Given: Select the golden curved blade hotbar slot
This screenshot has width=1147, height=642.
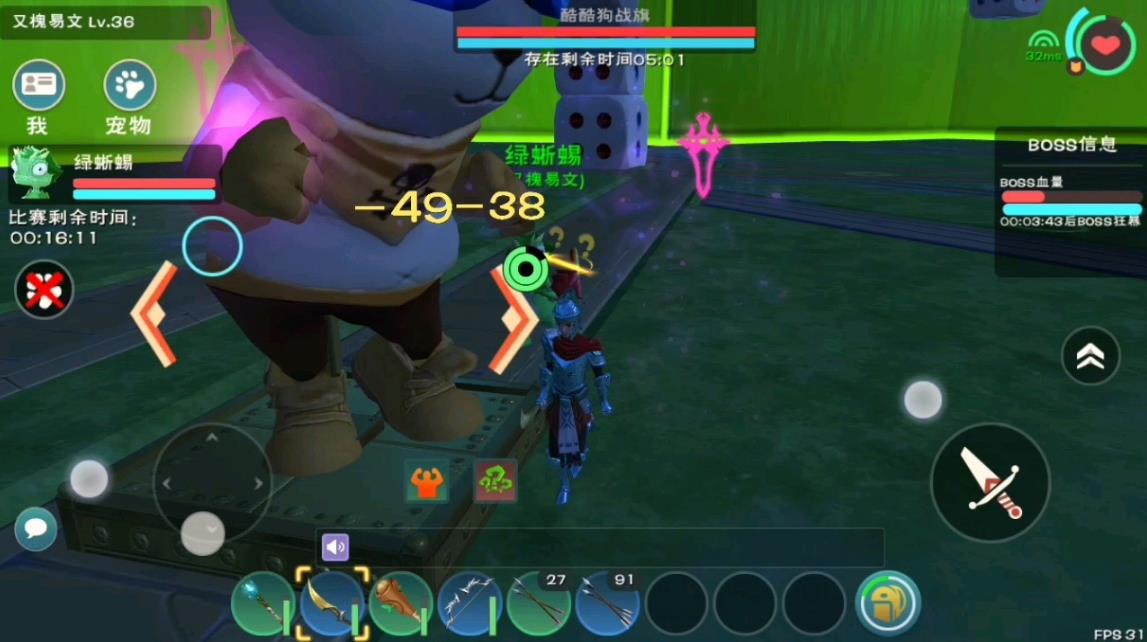Looking at the screenshot, I should point(331,604).
